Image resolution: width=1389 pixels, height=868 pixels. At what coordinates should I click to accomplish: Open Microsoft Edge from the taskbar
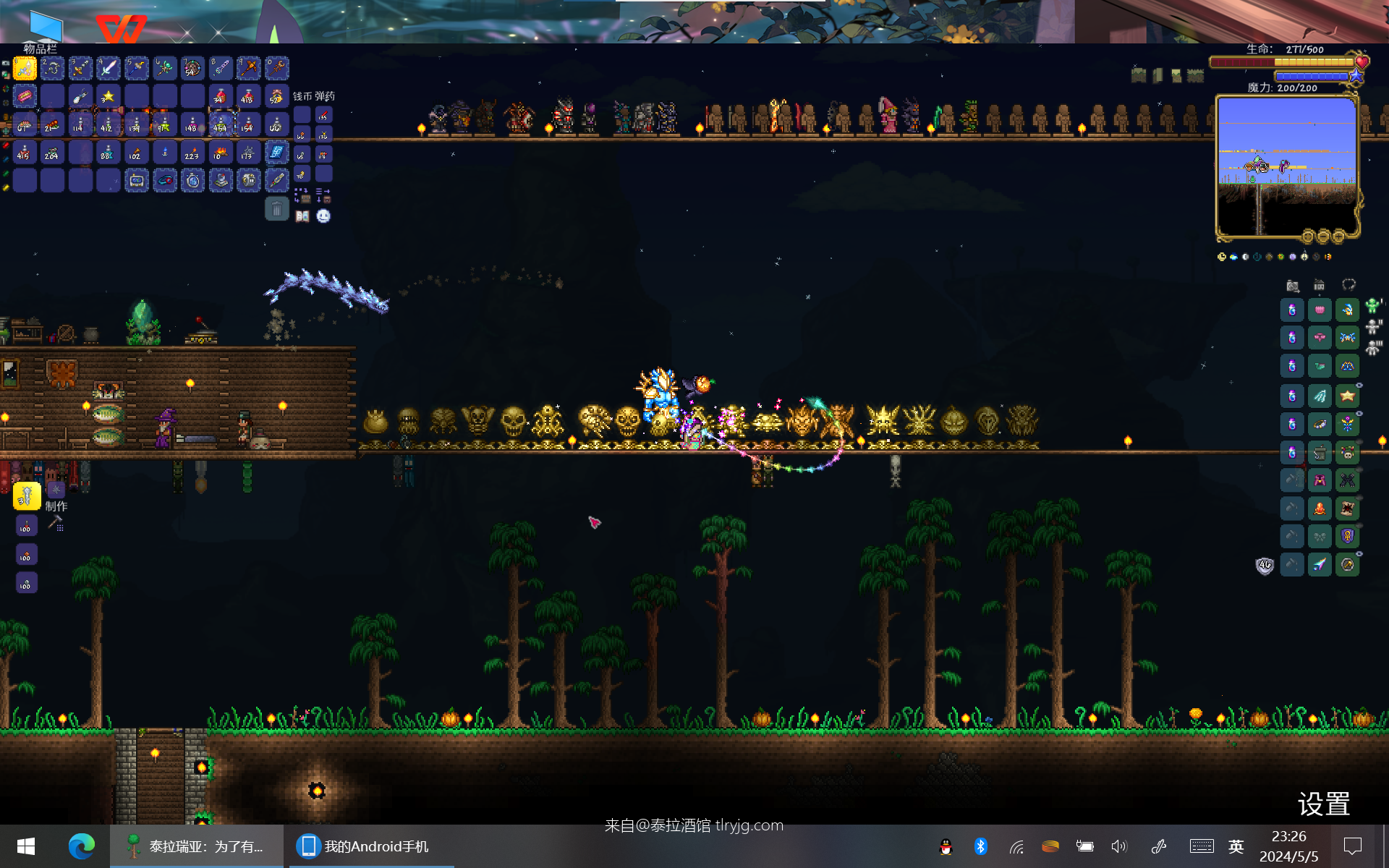(x=81, y=846)
